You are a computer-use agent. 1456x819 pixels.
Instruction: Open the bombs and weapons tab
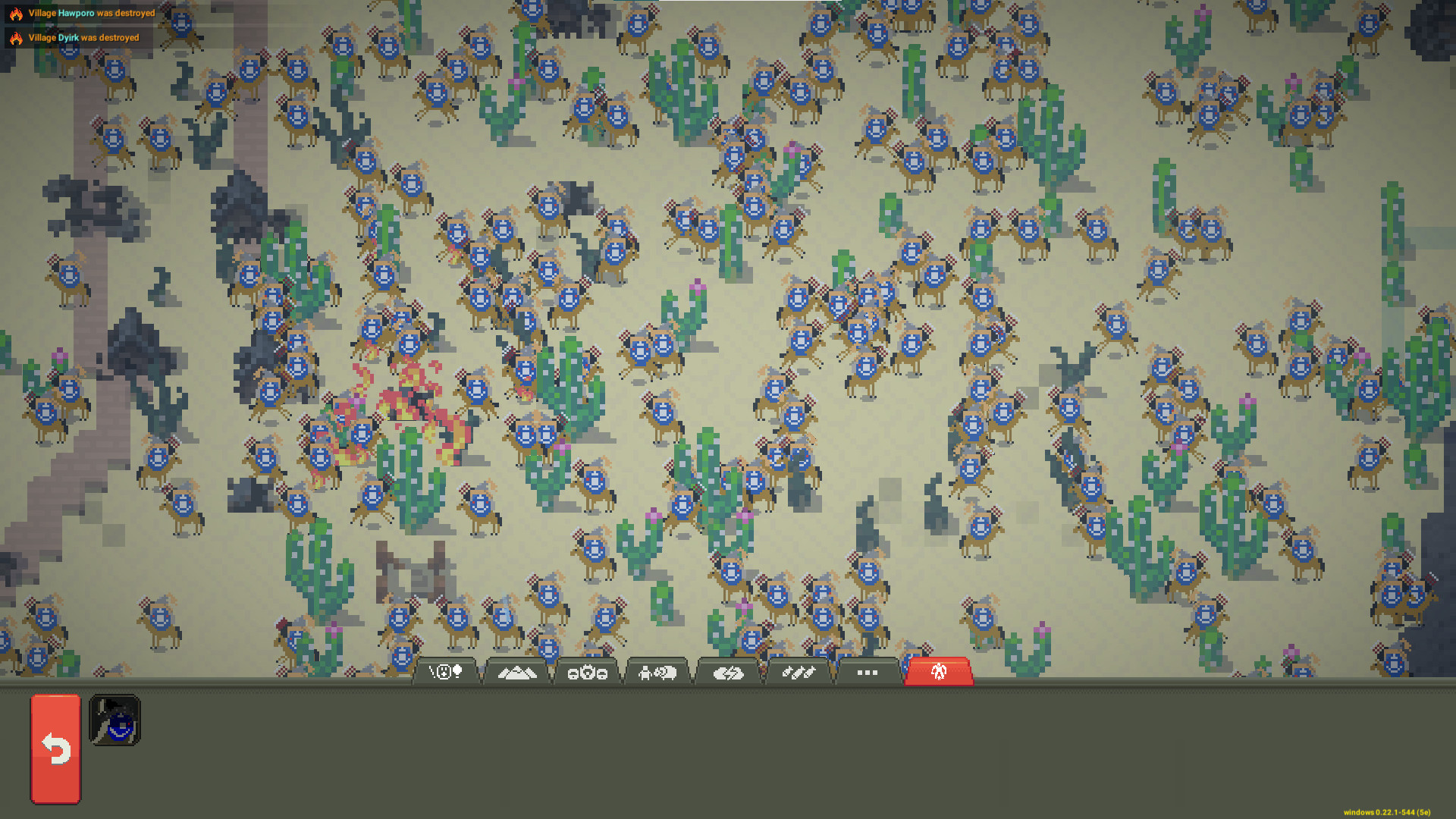click(x=799, y=672)
